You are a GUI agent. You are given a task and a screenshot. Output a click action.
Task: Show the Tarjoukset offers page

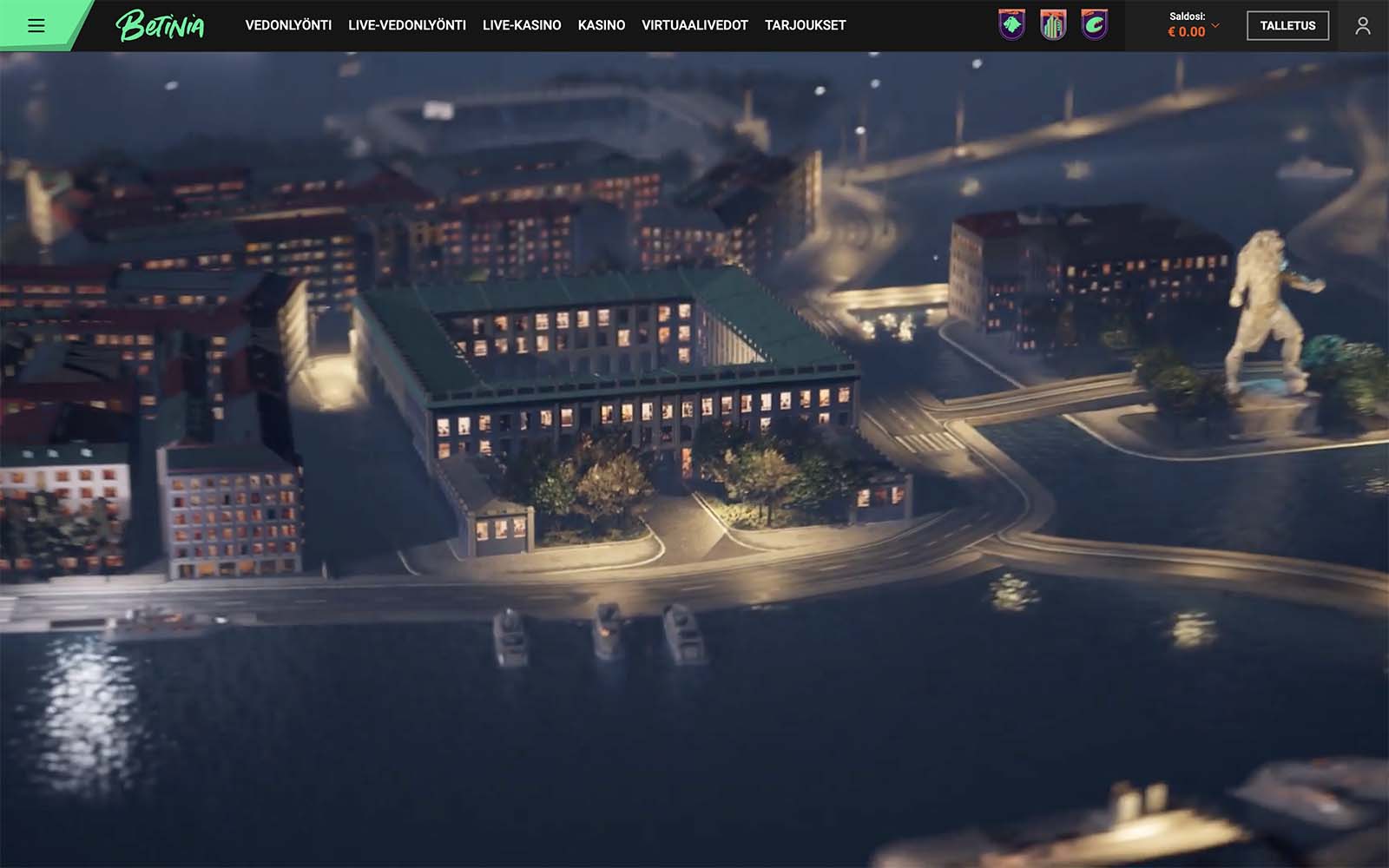[x=805, y=25]
